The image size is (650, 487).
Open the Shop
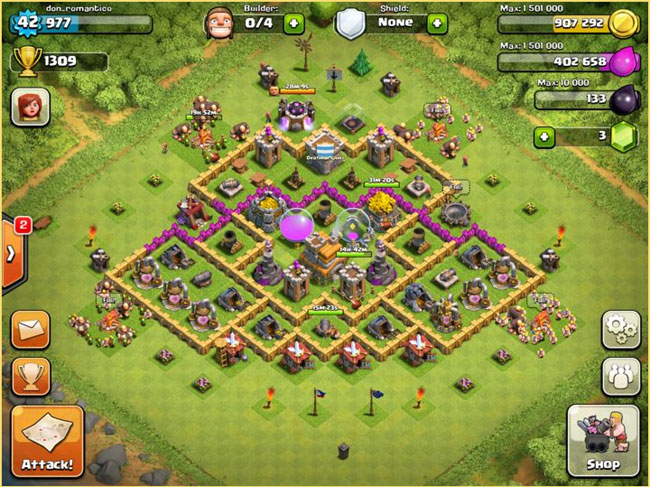(x=603, y=442)
